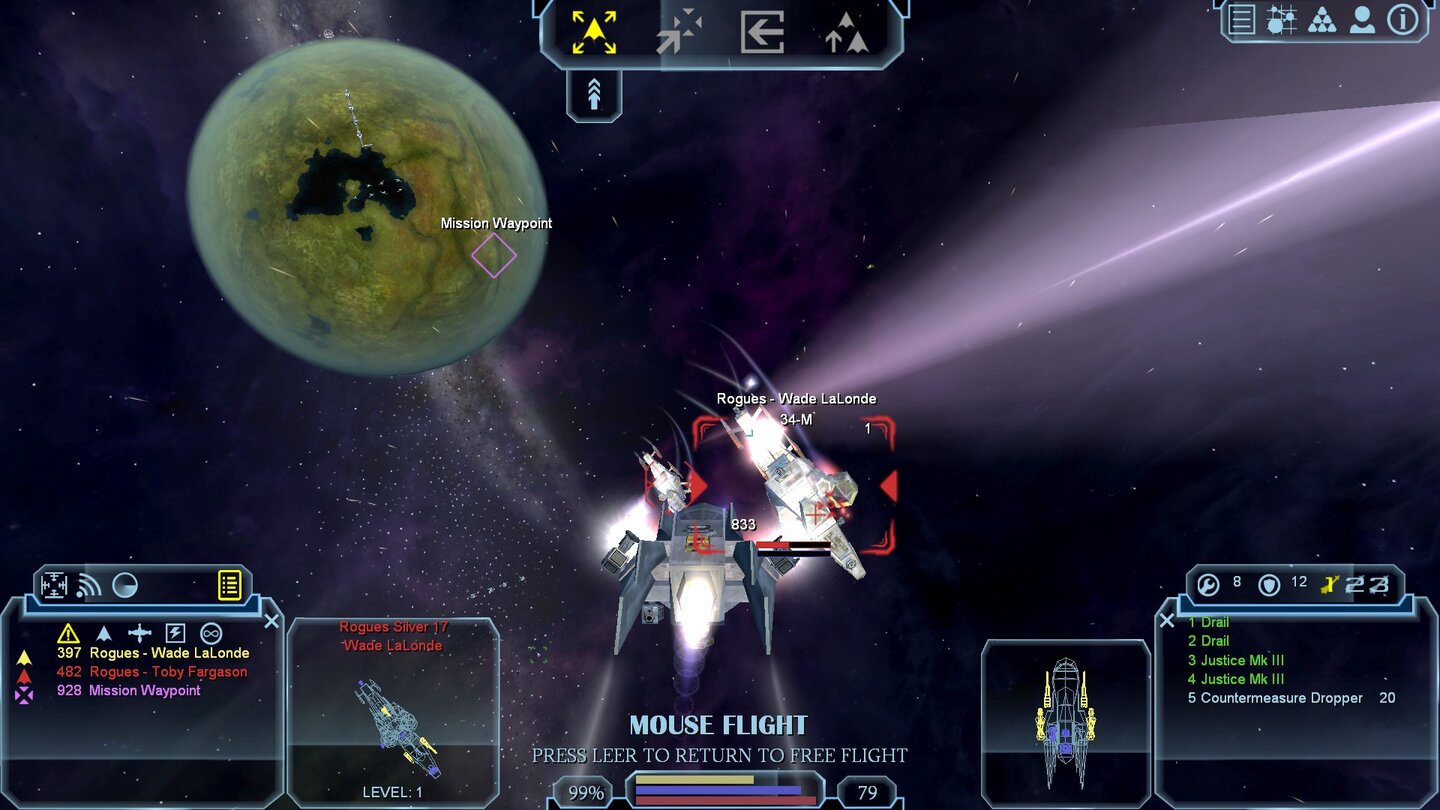1440x810 pixels.
Task: Select Mission Waypoint in contact list
Action: click(144, 691)
